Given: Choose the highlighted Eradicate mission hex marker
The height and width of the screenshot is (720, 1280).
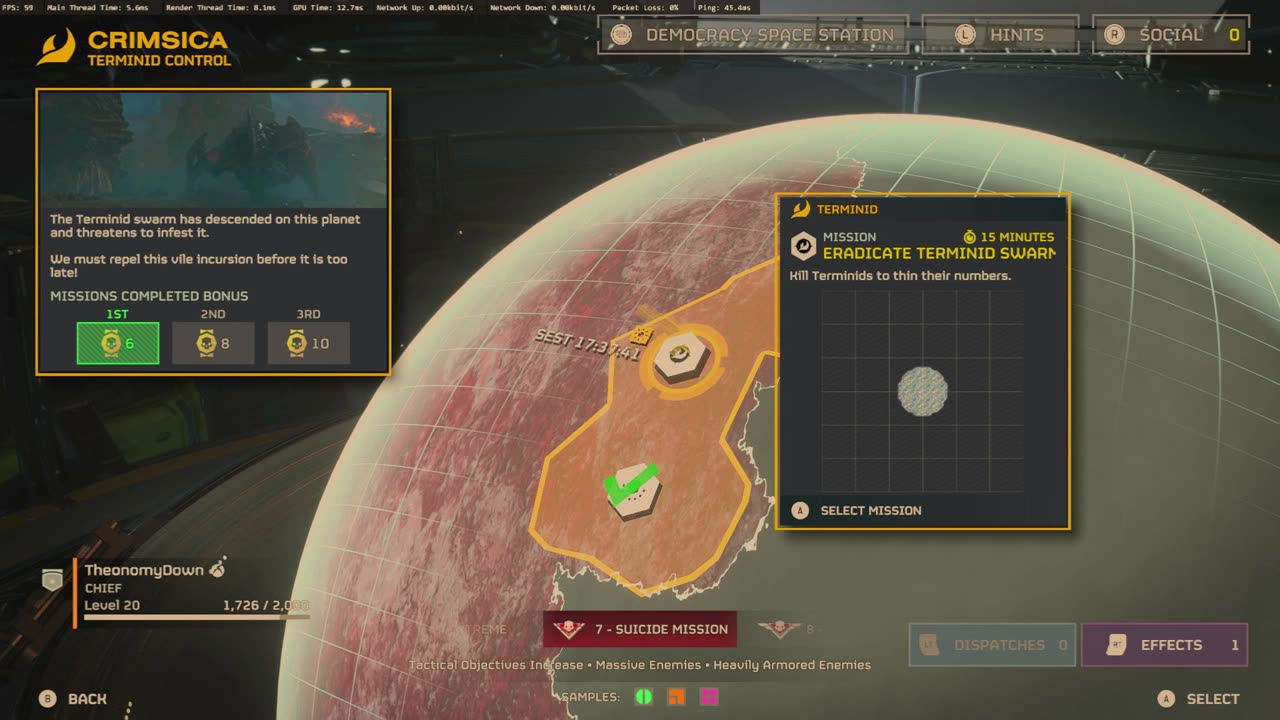Looking at the screenshot, I should (680, 358).
